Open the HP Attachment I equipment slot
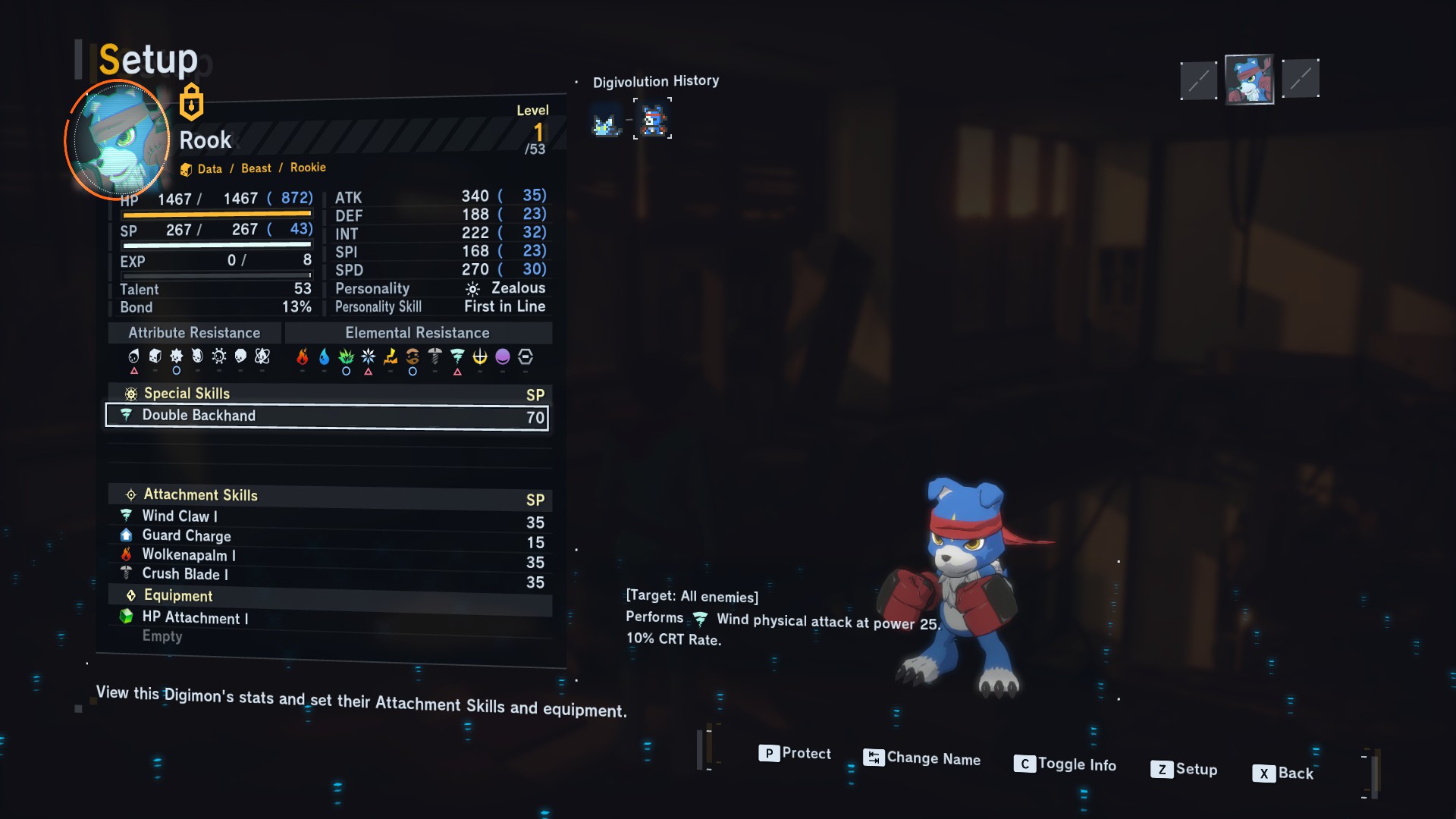Image resolution: width=1456 pixels, height=819 pixels. [x=195, y=618]
